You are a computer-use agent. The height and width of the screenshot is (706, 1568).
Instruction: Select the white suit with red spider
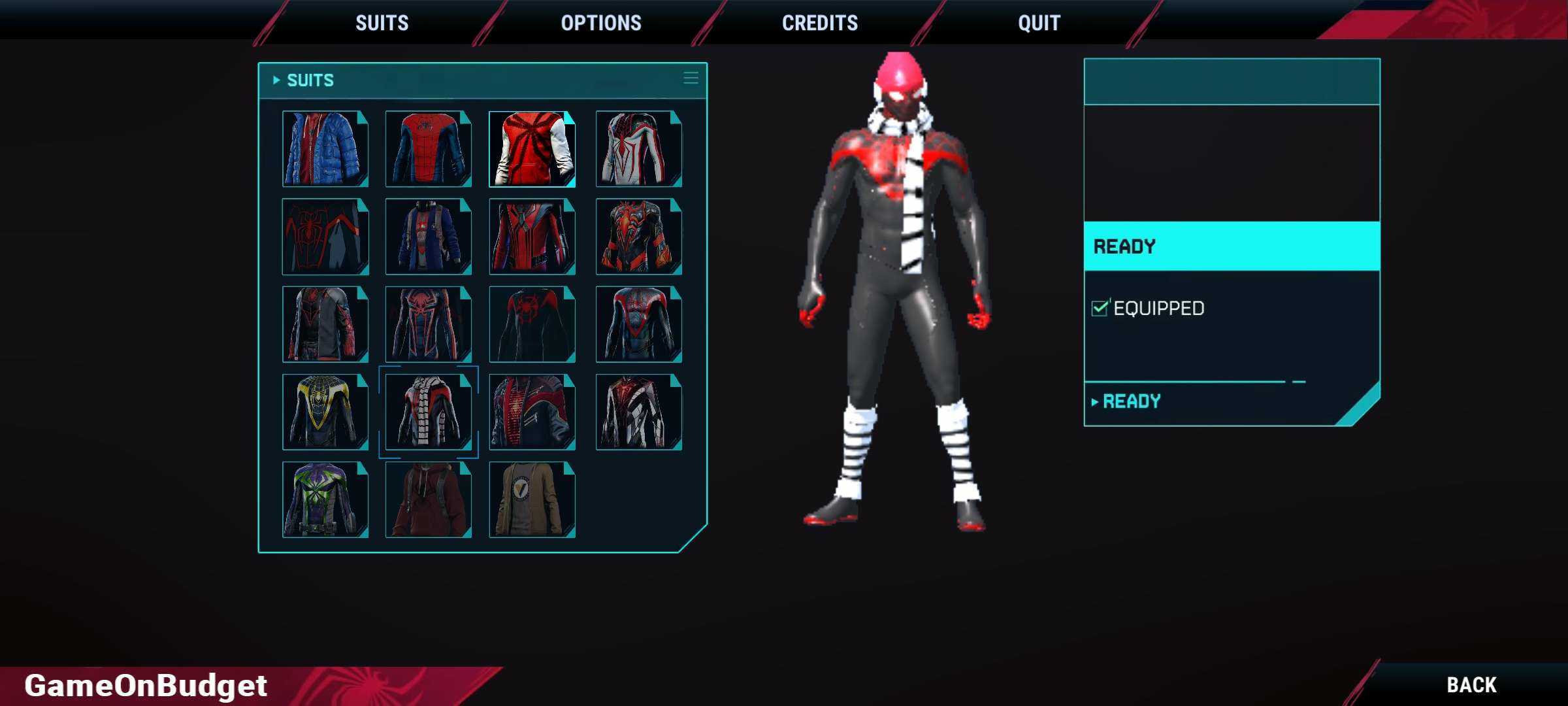(x=638, y=149)
